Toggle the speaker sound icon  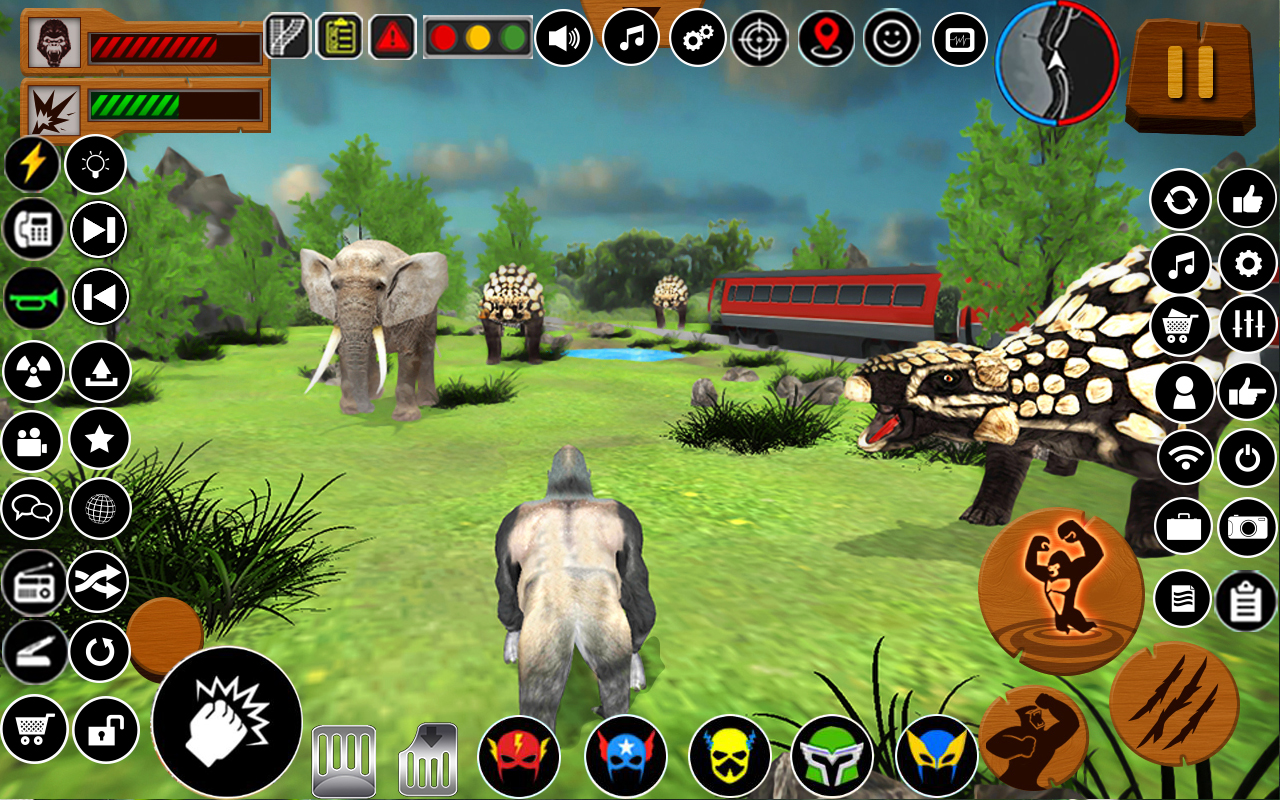[x=563, y=39]
